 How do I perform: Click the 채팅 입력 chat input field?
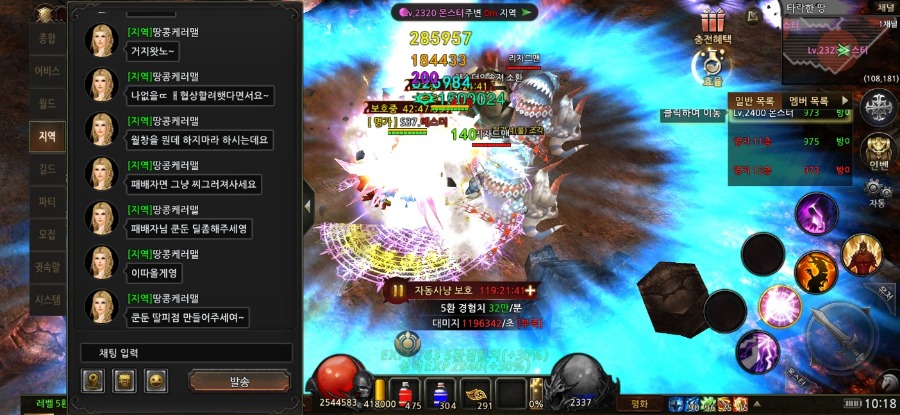coord(186,353)
